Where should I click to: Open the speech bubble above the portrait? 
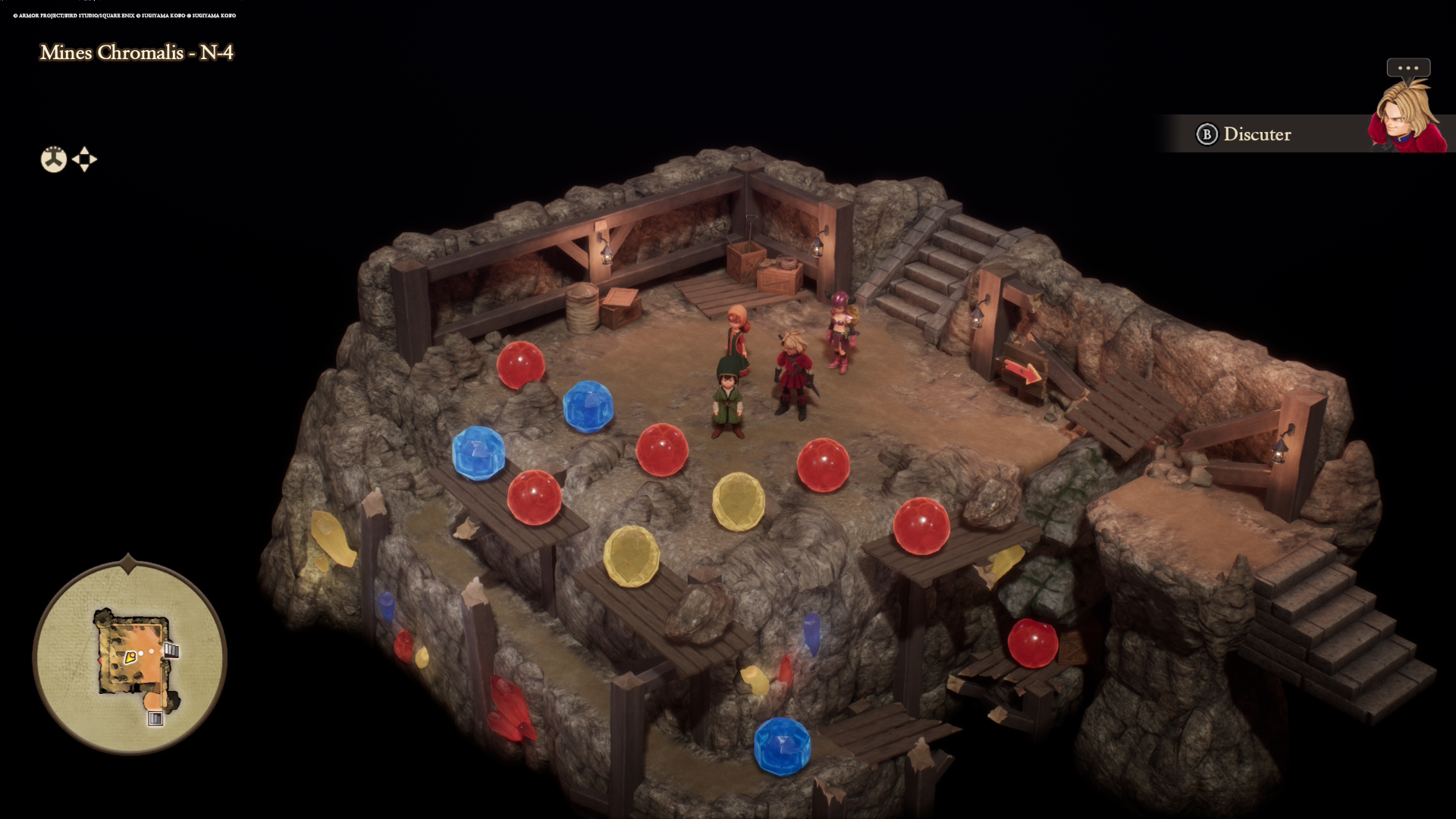coord(1408,68)
